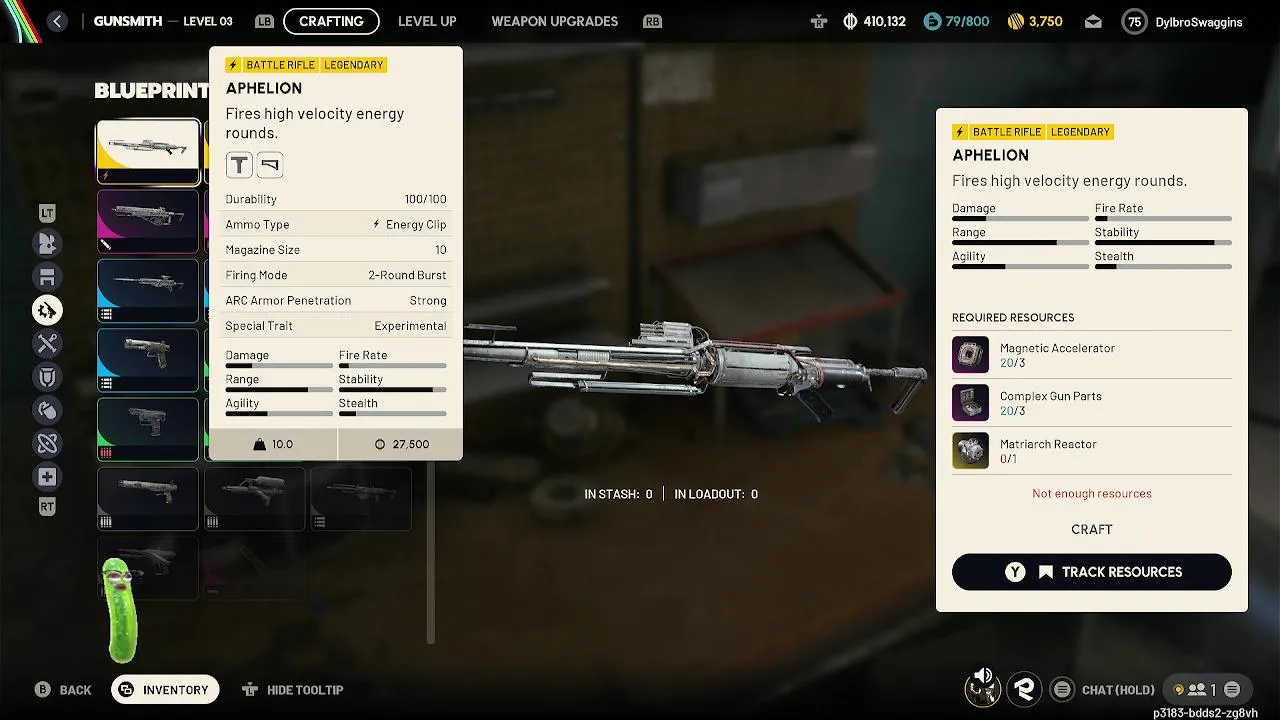Open the mail envelope icon
This screenshot has width=1280, height=720.
pyautogui.click(x=1093, y=21)
